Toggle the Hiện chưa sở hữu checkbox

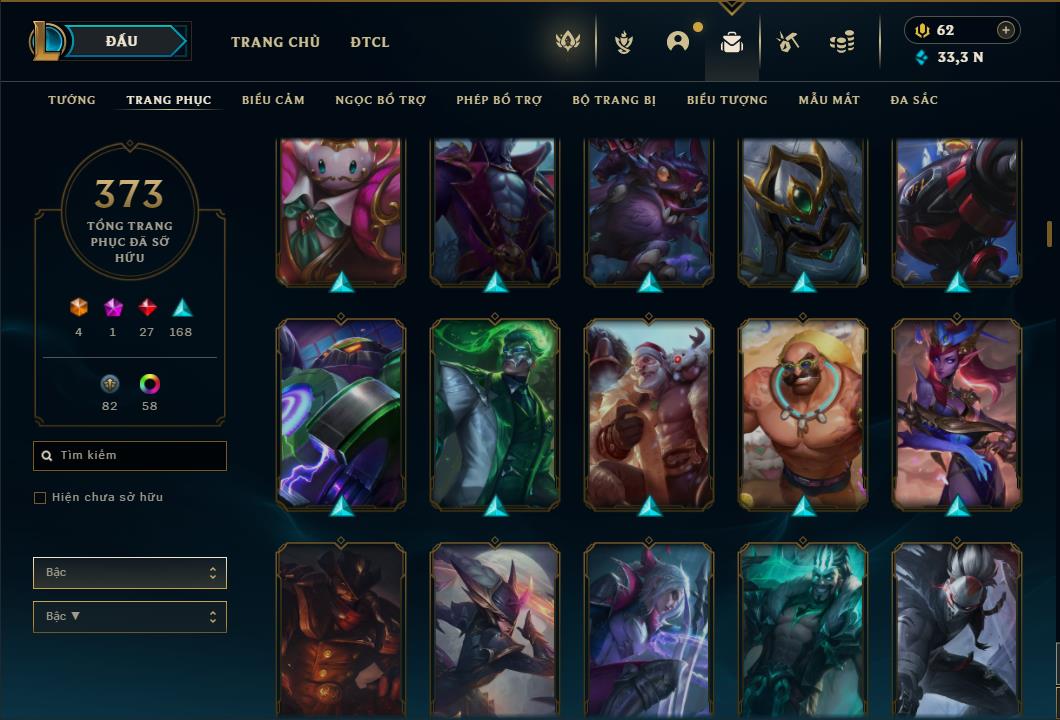tap(40, 498)
